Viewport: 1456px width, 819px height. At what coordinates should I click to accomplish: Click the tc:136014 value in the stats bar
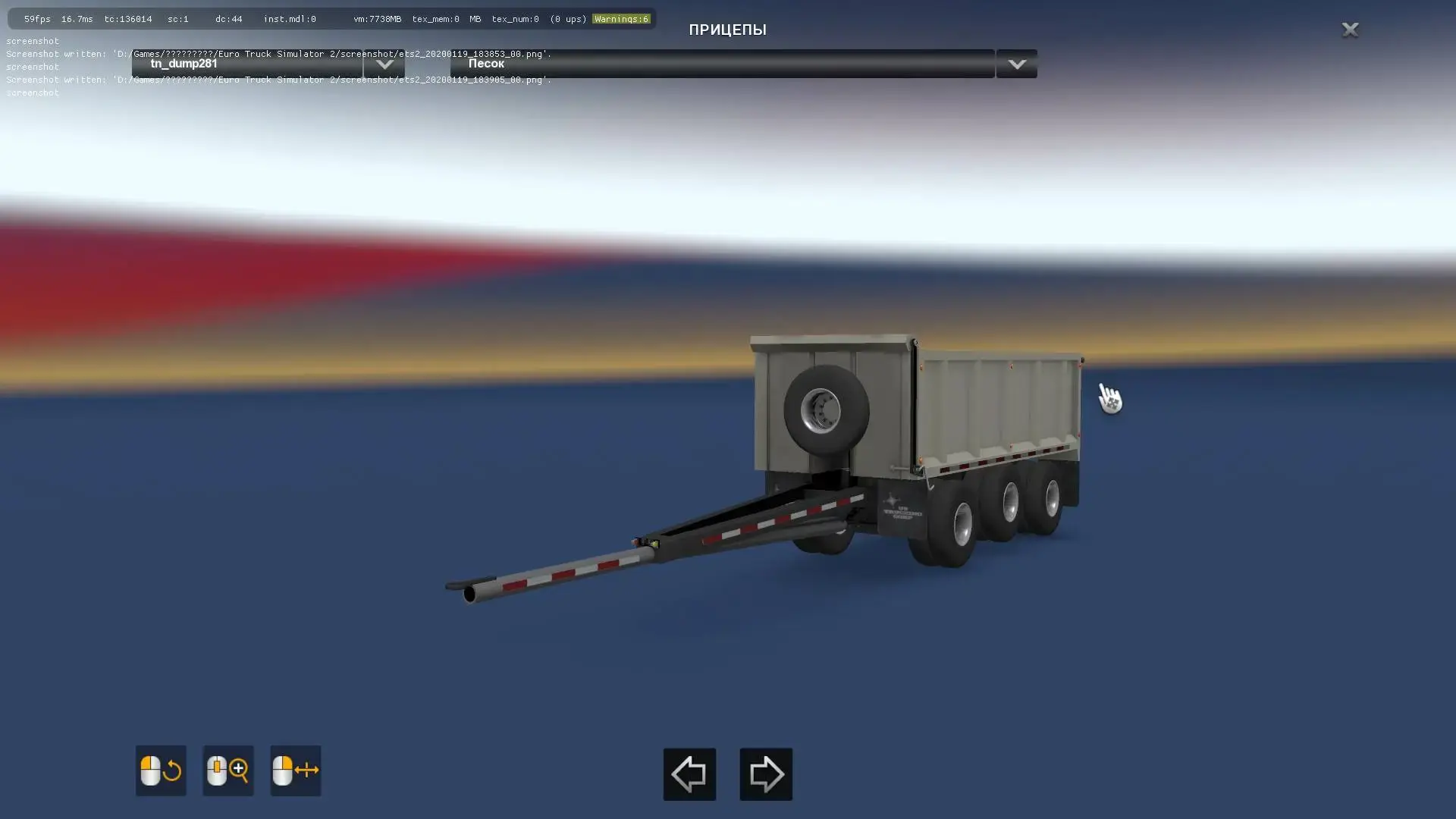coord(129,19)
